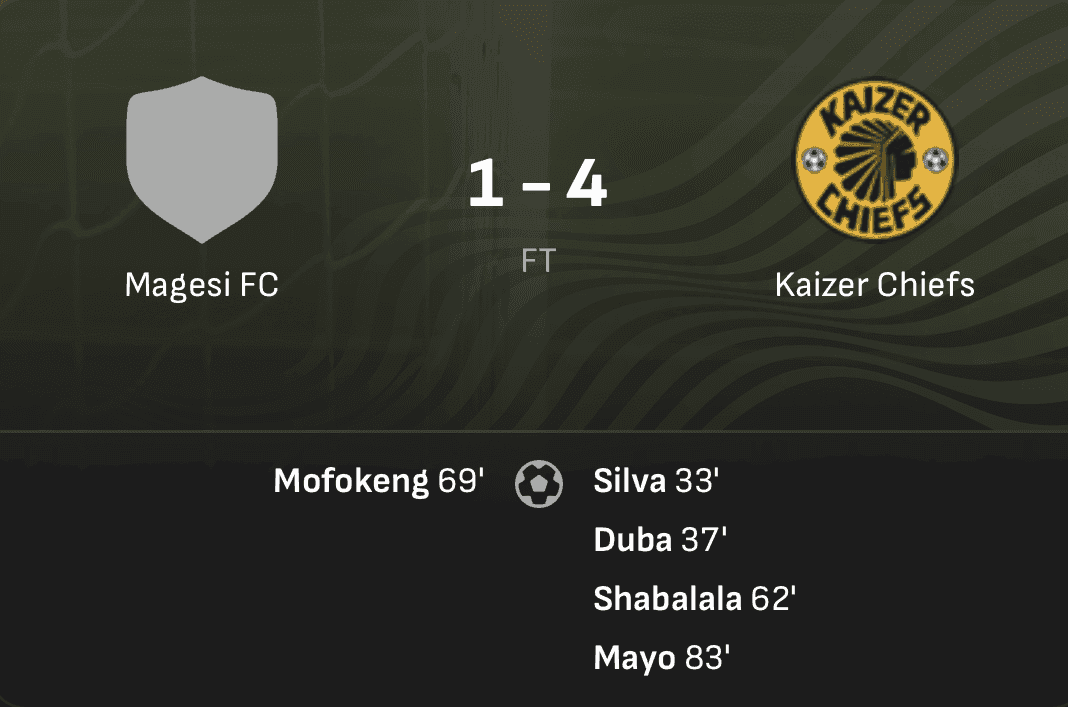Choose goalscorer Mofokeng 69'
Image resolution: width=1068 pixels, height=707 pixels.
tap(378, 482)
